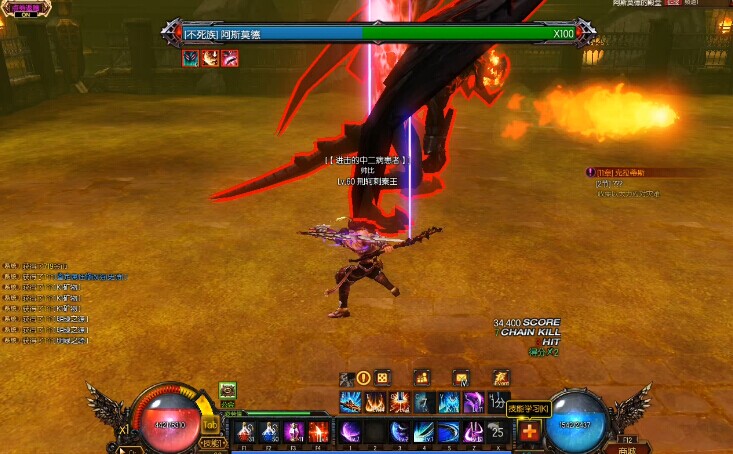Click the shop button at bottom right
The height and width of the screenshot is (454, 733).
tap(626, 448)
